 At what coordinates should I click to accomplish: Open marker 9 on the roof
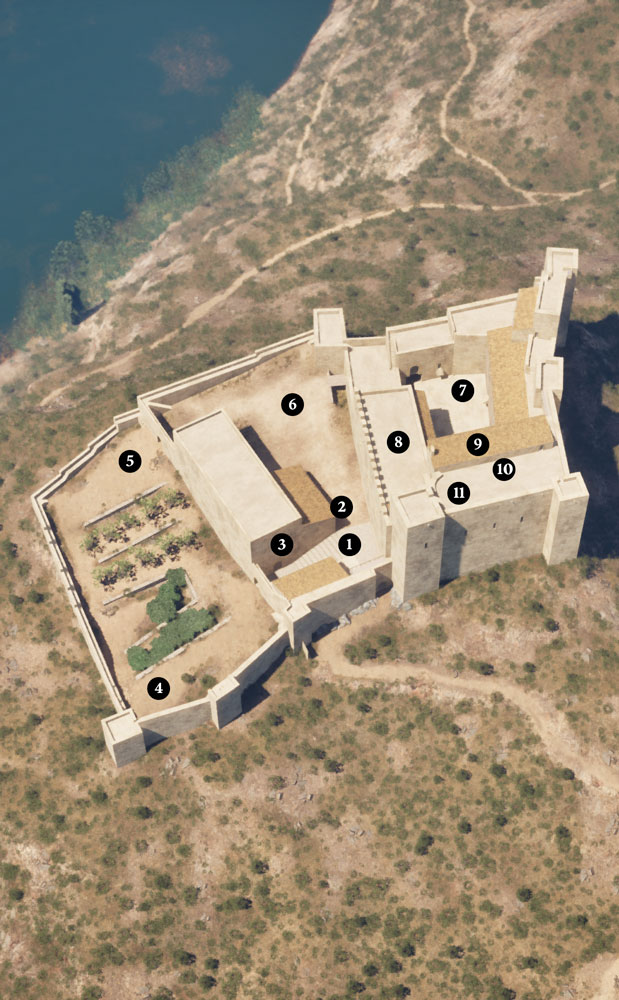point(478,443)
